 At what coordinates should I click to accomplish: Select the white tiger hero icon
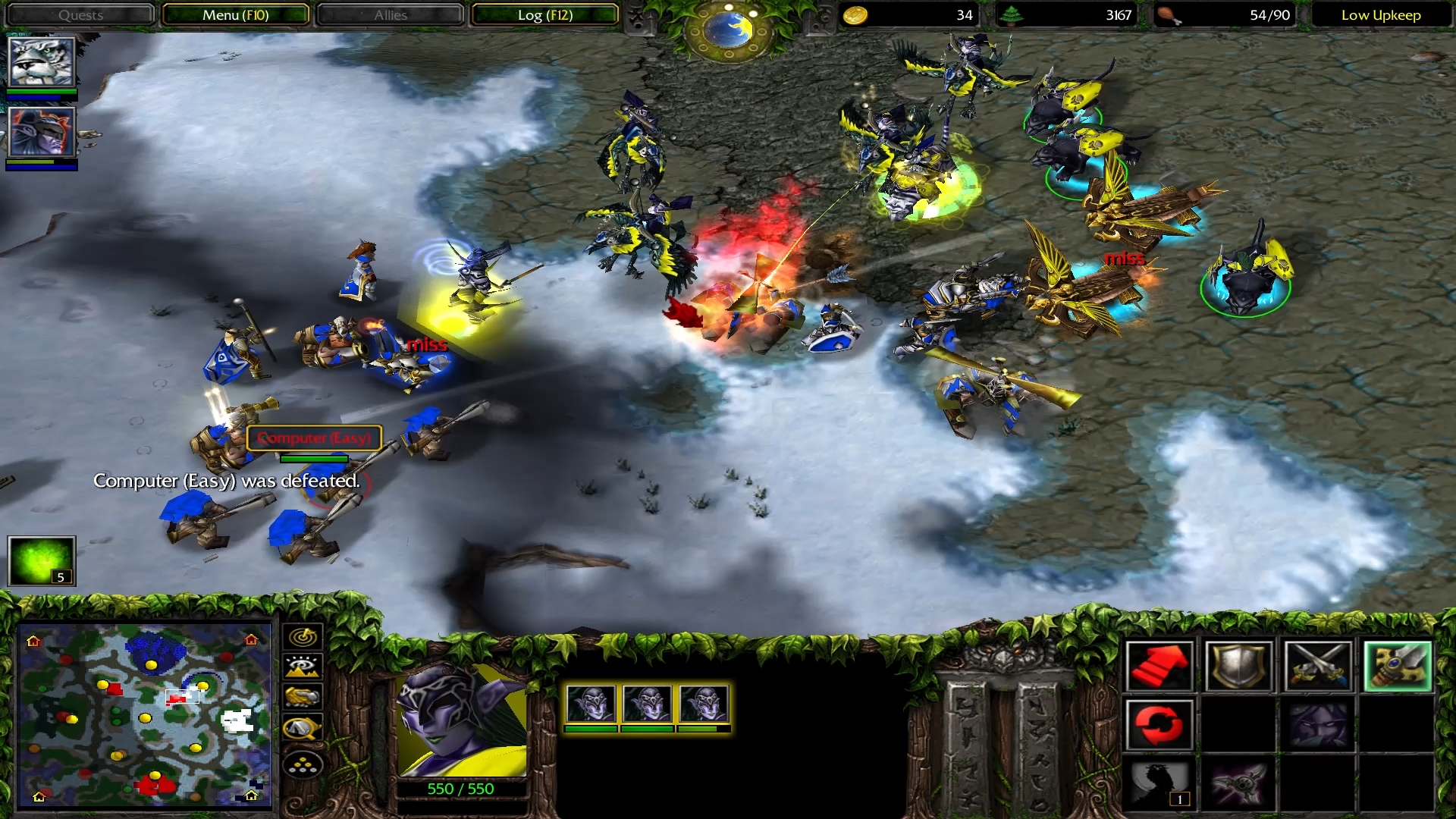click(42, 62)
